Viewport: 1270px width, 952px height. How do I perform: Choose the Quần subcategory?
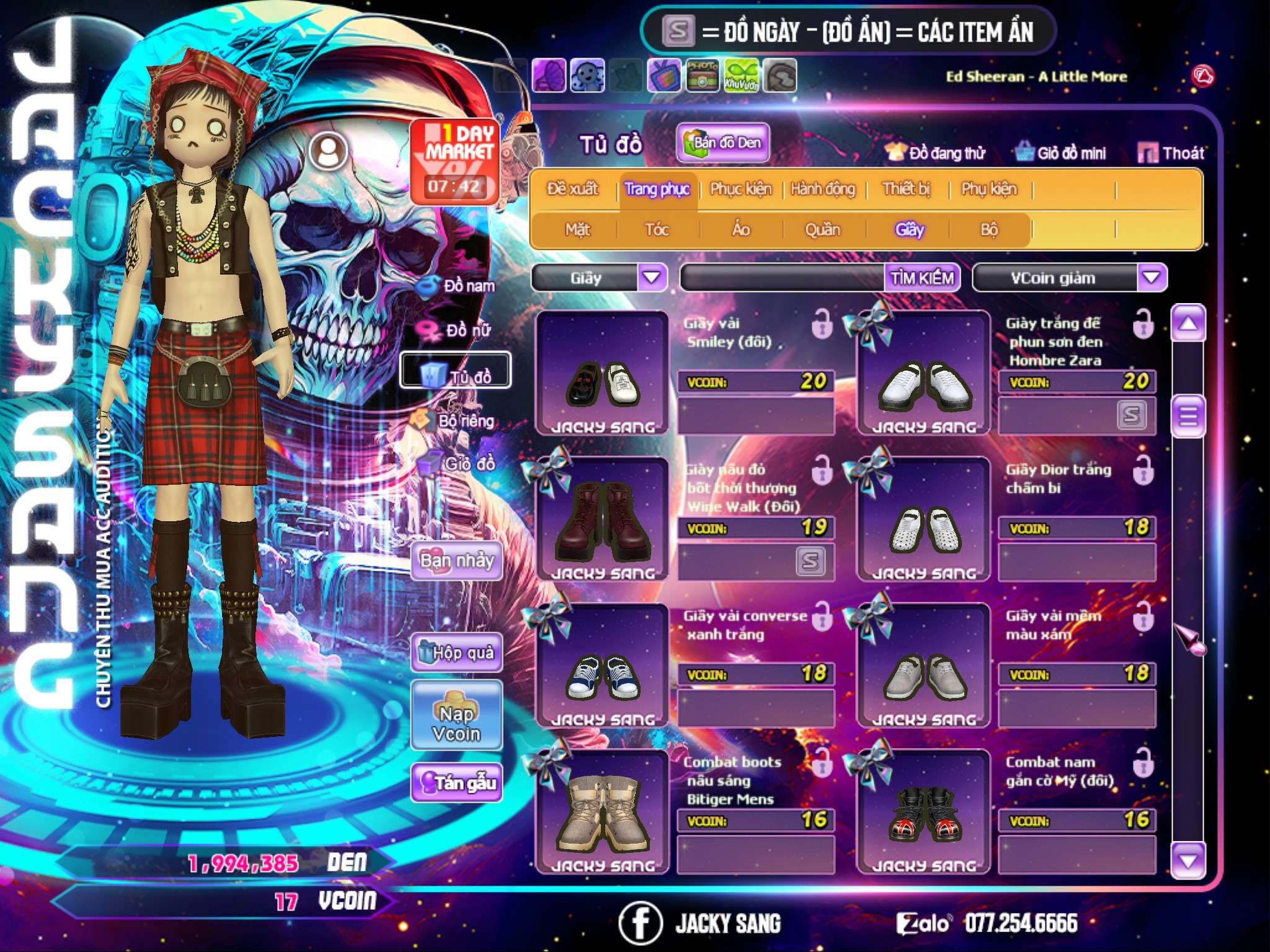(x=822, y=230)
